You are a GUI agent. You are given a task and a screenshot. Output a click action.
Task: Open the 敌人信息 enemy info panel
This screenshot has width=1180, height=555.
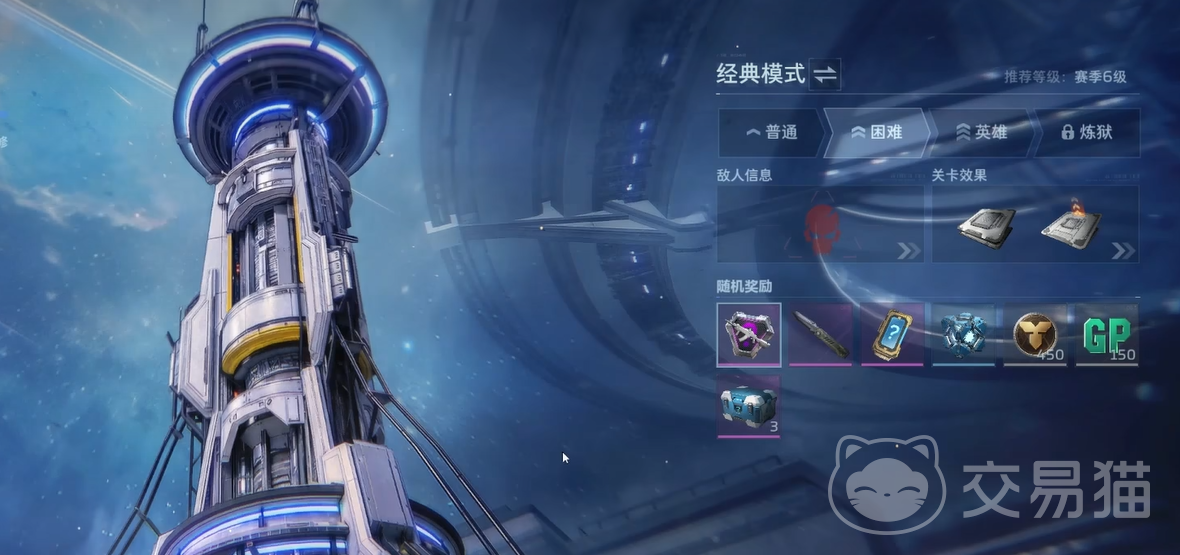coord(820,225)
